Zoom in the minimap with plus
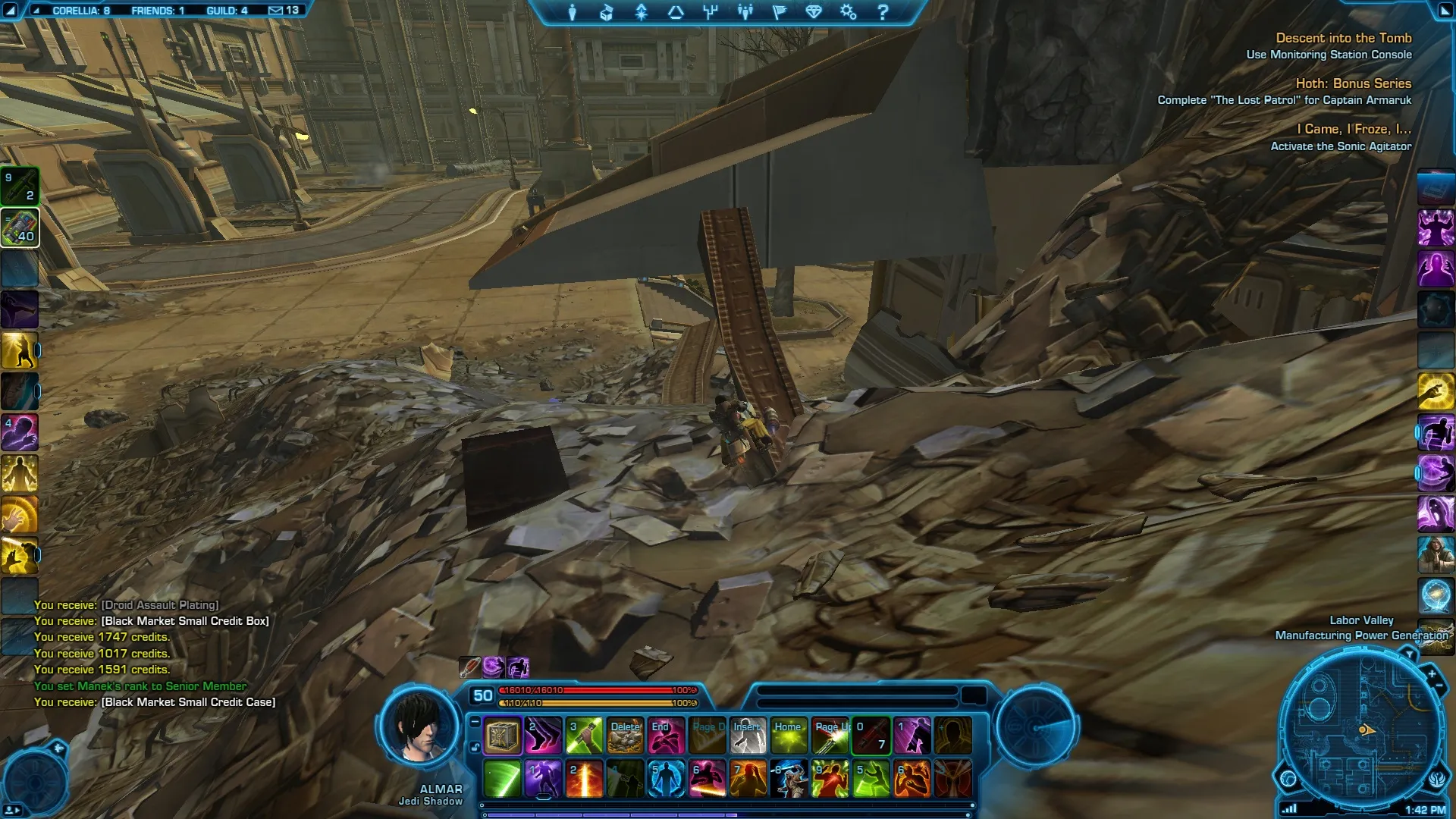This screenshot has height=819, width=1456. [x=1432, y=673]
